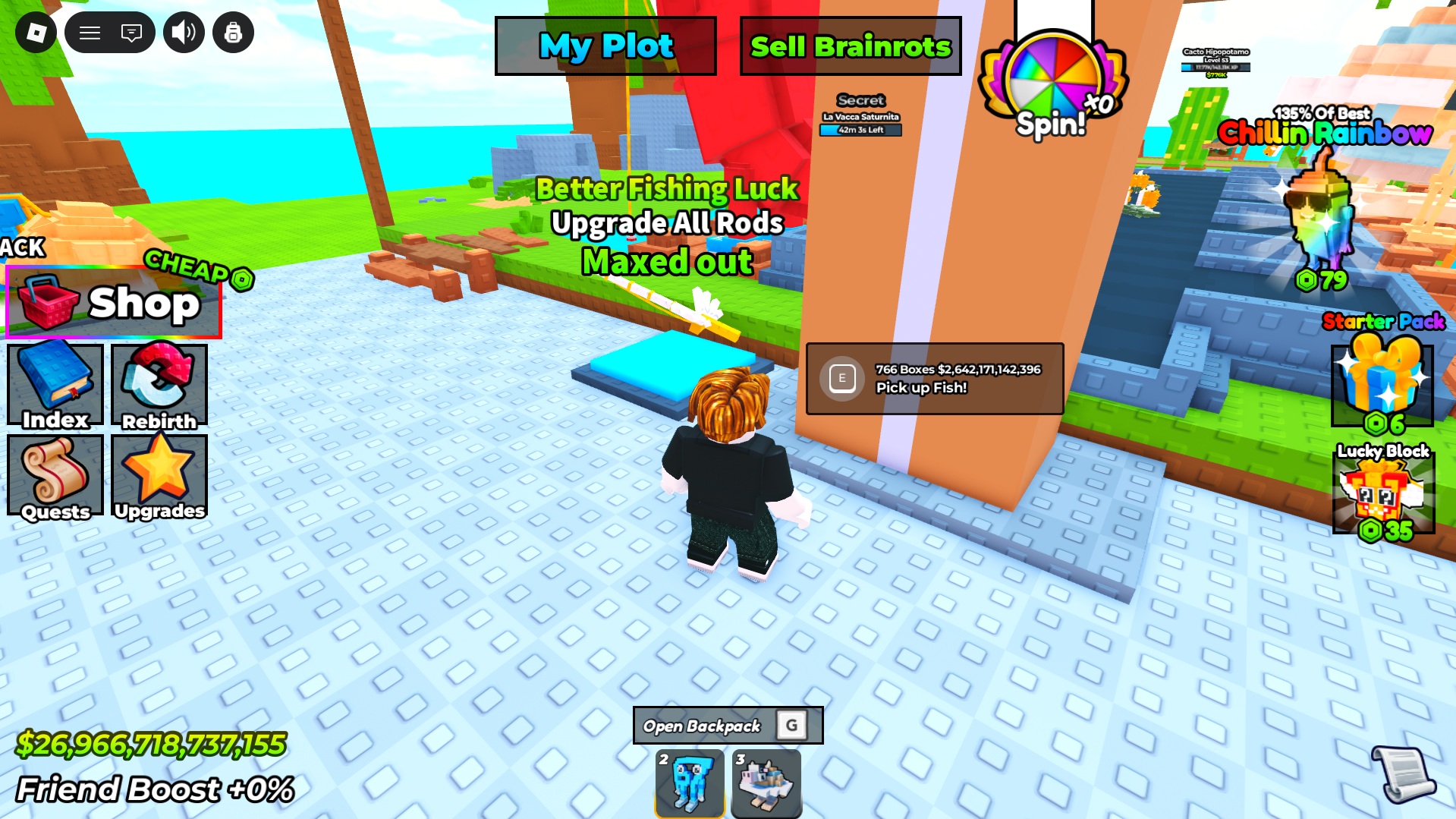Click the La Vacca Saturnita timer bar
This screenshot has height=819, width=1456.
click(x=861, y=129)
